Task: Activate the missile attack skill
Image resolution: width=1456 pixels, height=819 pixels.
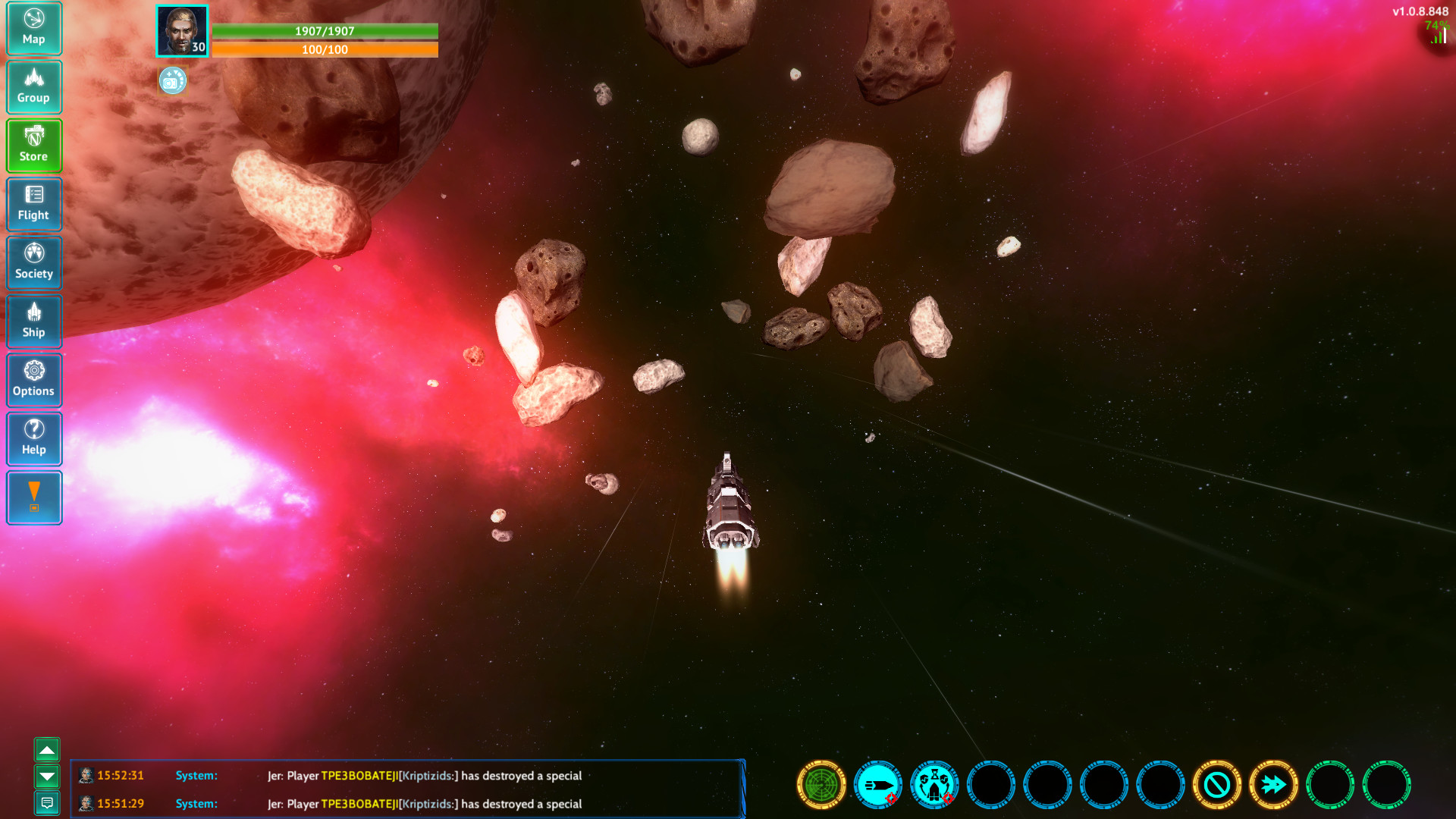Action: 877,786
